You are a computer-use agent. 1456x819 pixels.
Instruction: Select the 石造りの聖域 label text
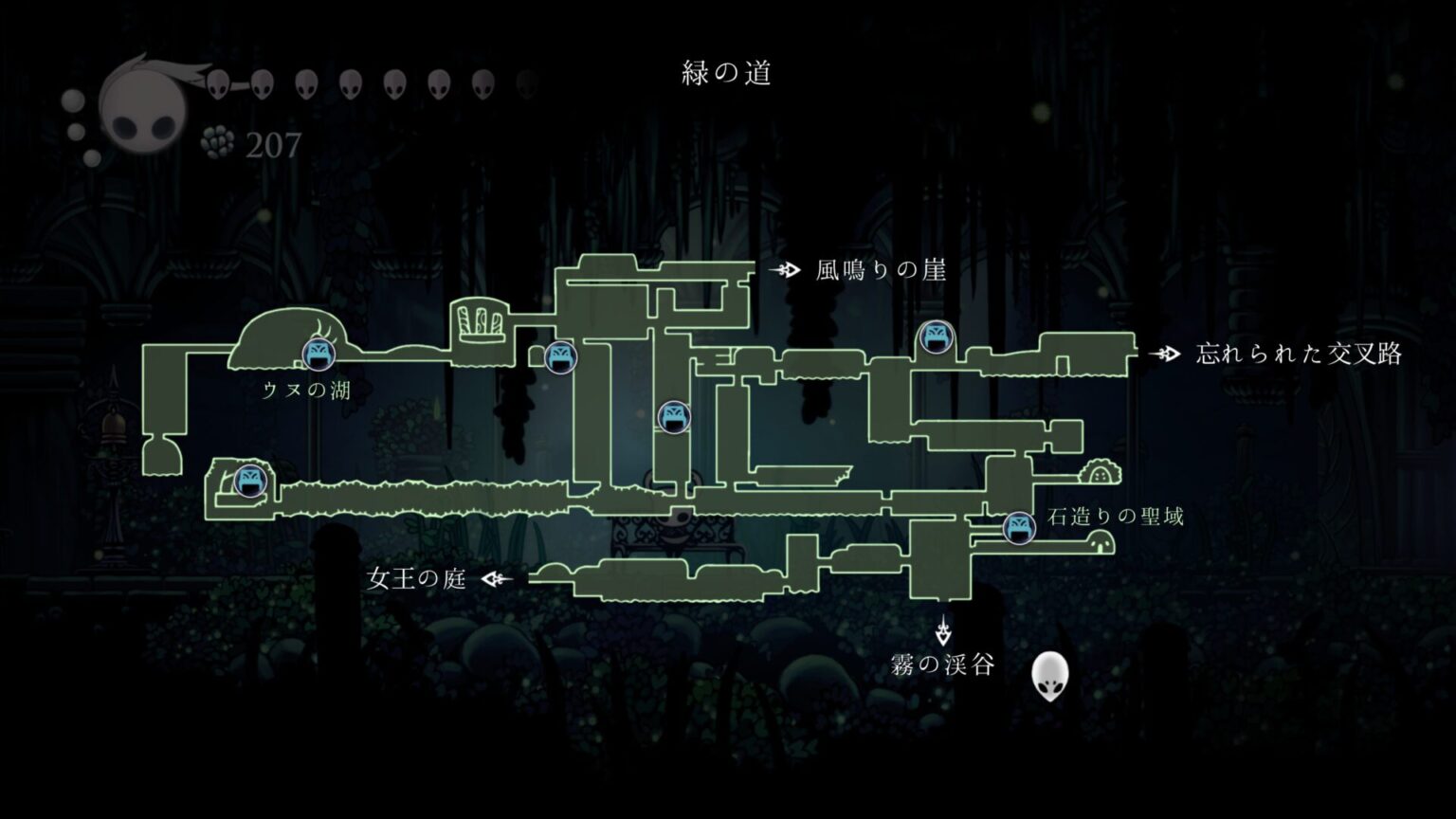click(1115, 517)
